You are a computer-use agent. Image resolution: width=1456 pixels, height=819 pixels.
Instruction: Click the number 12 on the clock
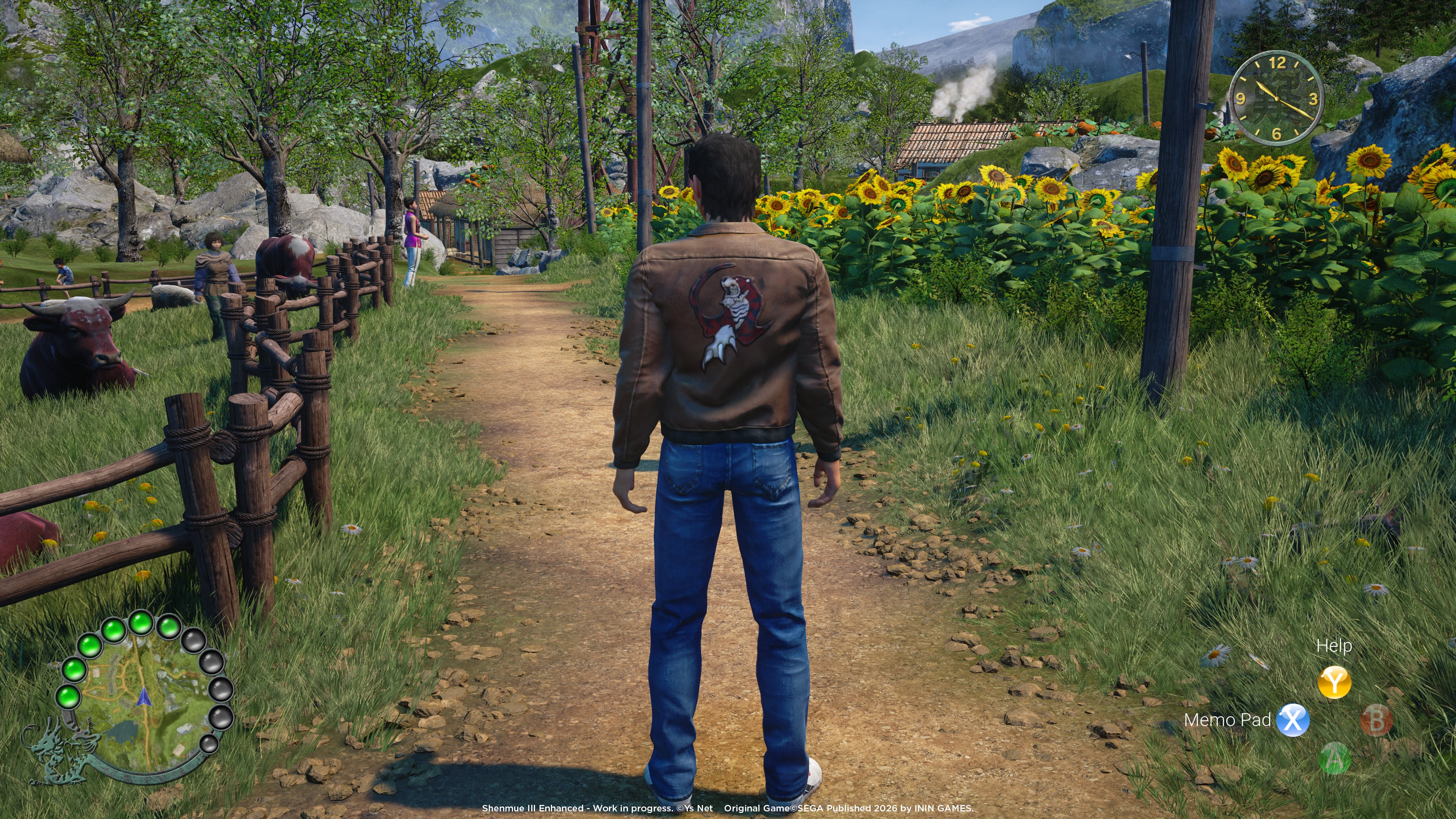pos(1279,63)
